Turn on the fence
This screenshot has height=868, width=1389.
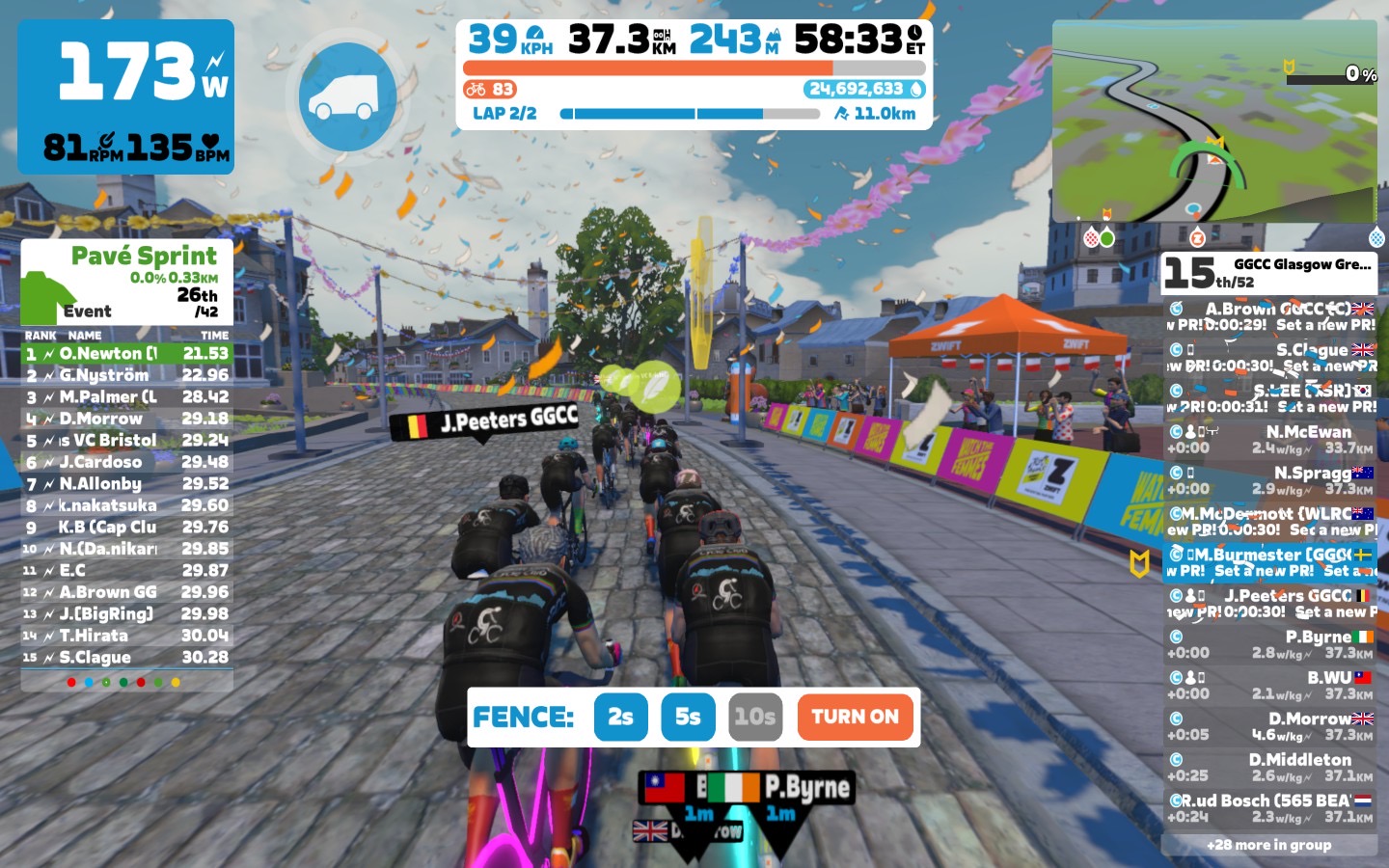(855, 717)
